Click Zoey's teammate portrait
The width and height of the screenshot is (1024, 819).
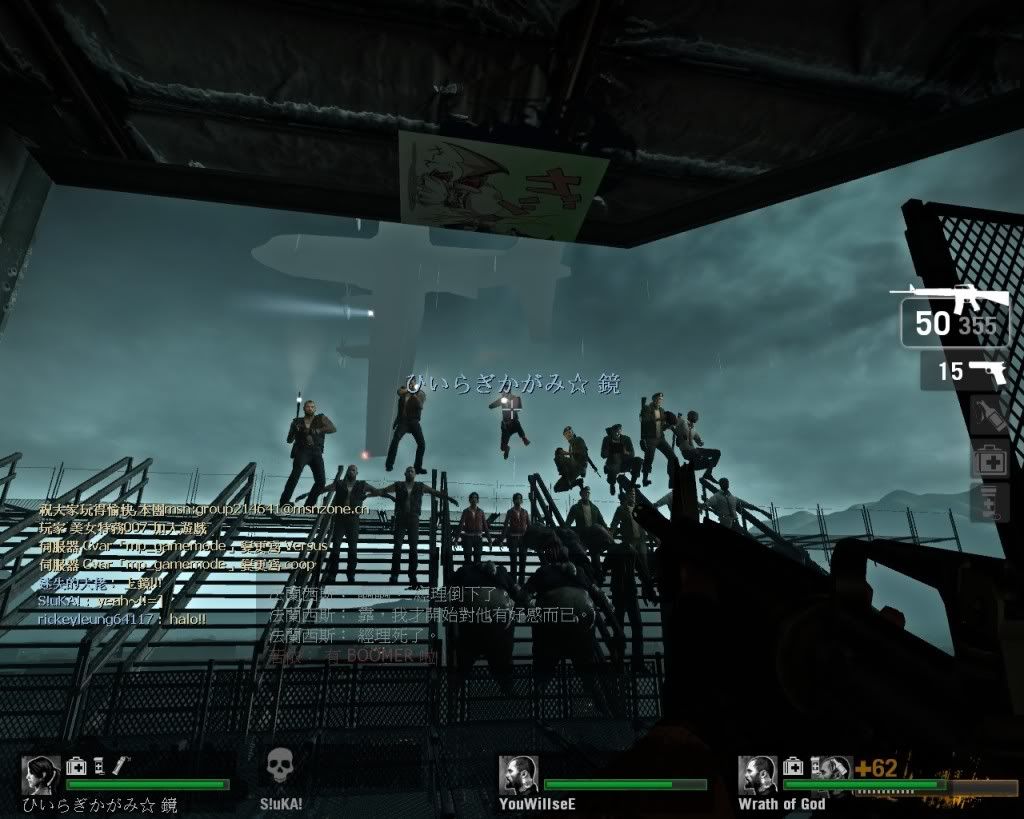(x=40, y=775)
